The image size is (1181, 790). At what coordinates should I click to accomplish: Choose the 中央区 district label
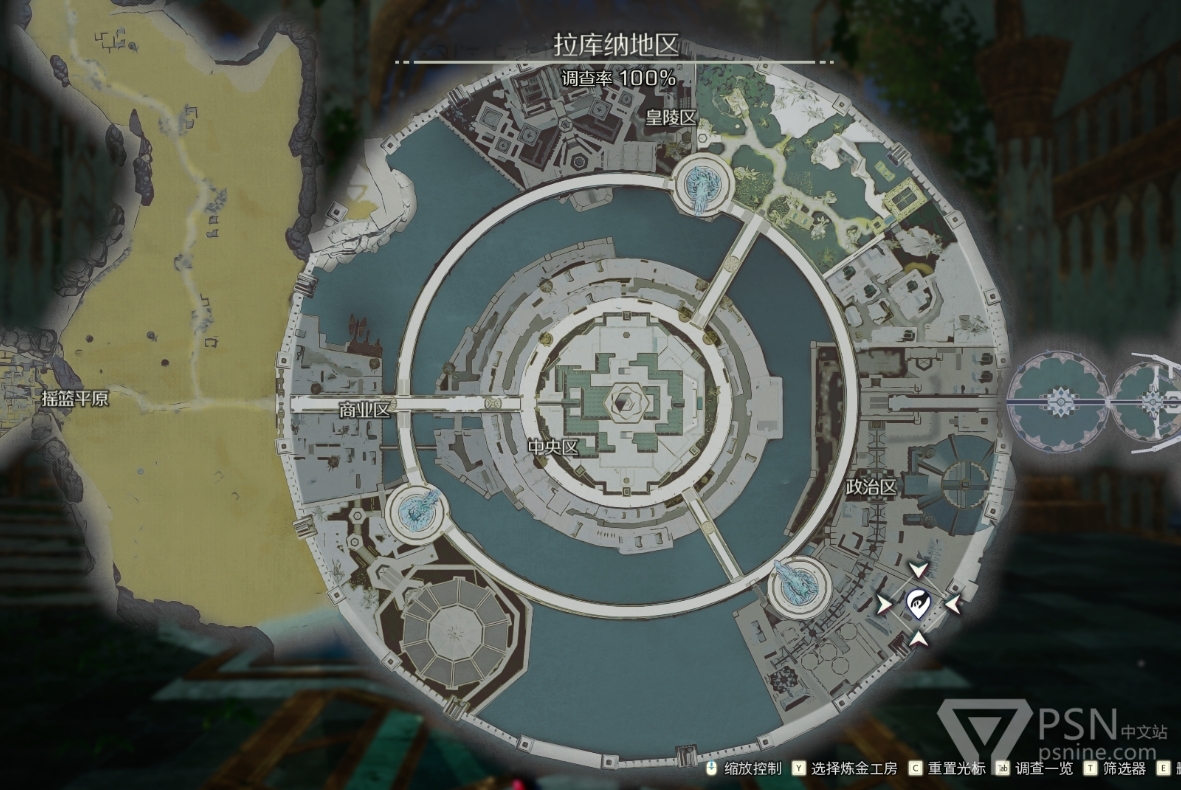pos(554,448)
